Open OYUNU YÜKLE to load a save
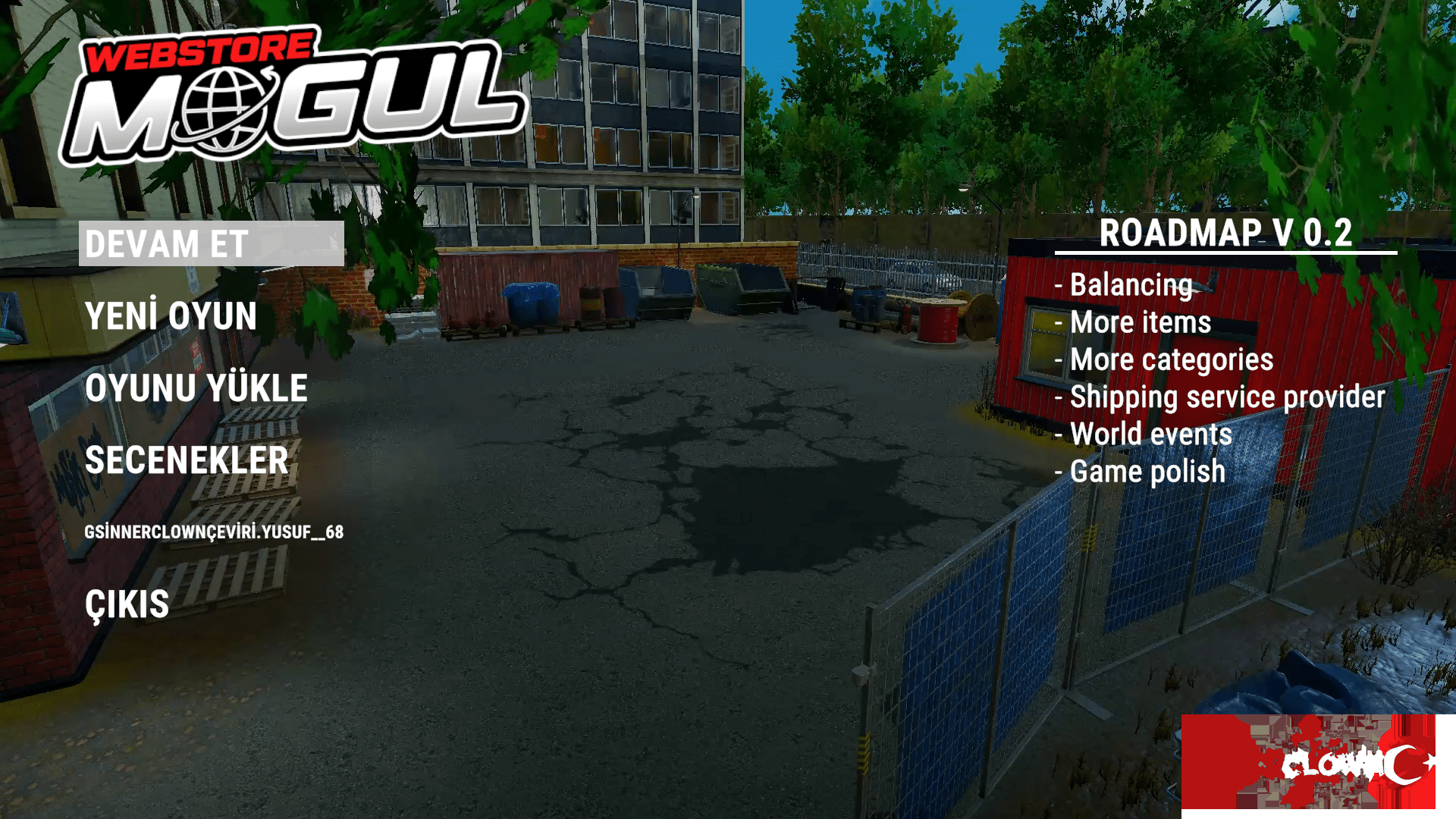The image size is (1456, 819). 196,388
